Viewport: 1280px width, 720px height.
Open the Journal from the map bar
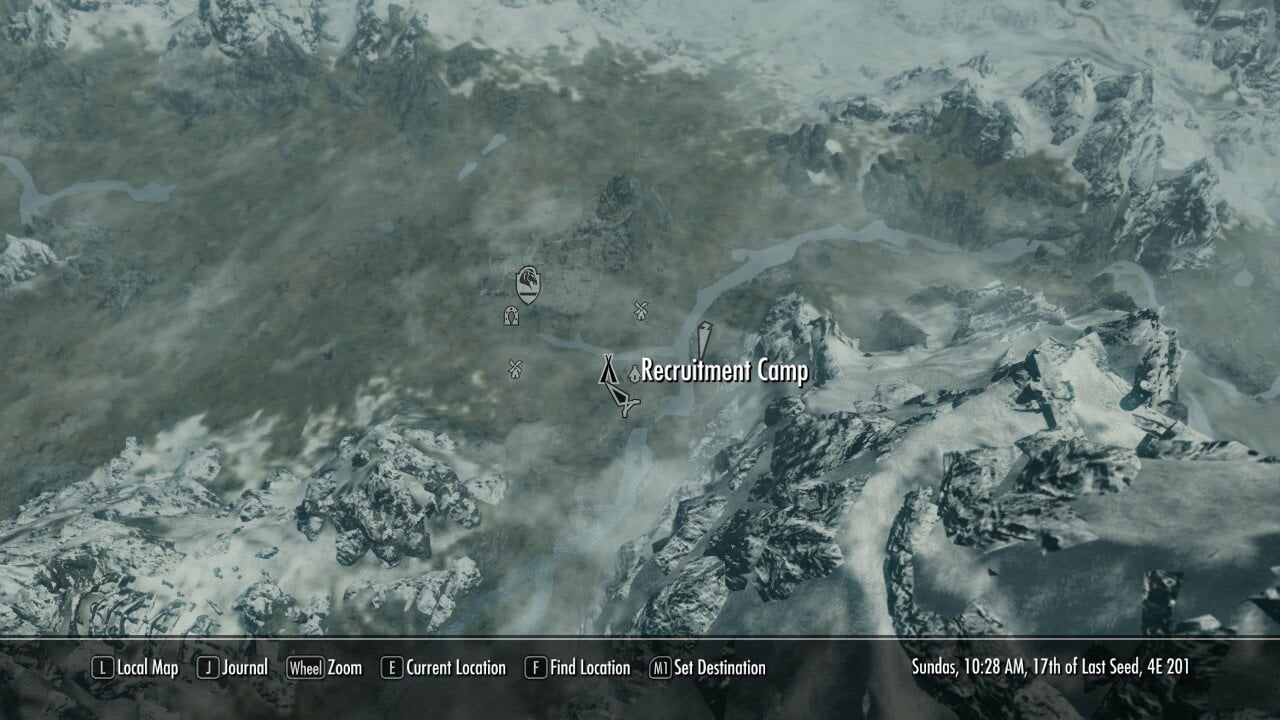[x=233, y=667]
